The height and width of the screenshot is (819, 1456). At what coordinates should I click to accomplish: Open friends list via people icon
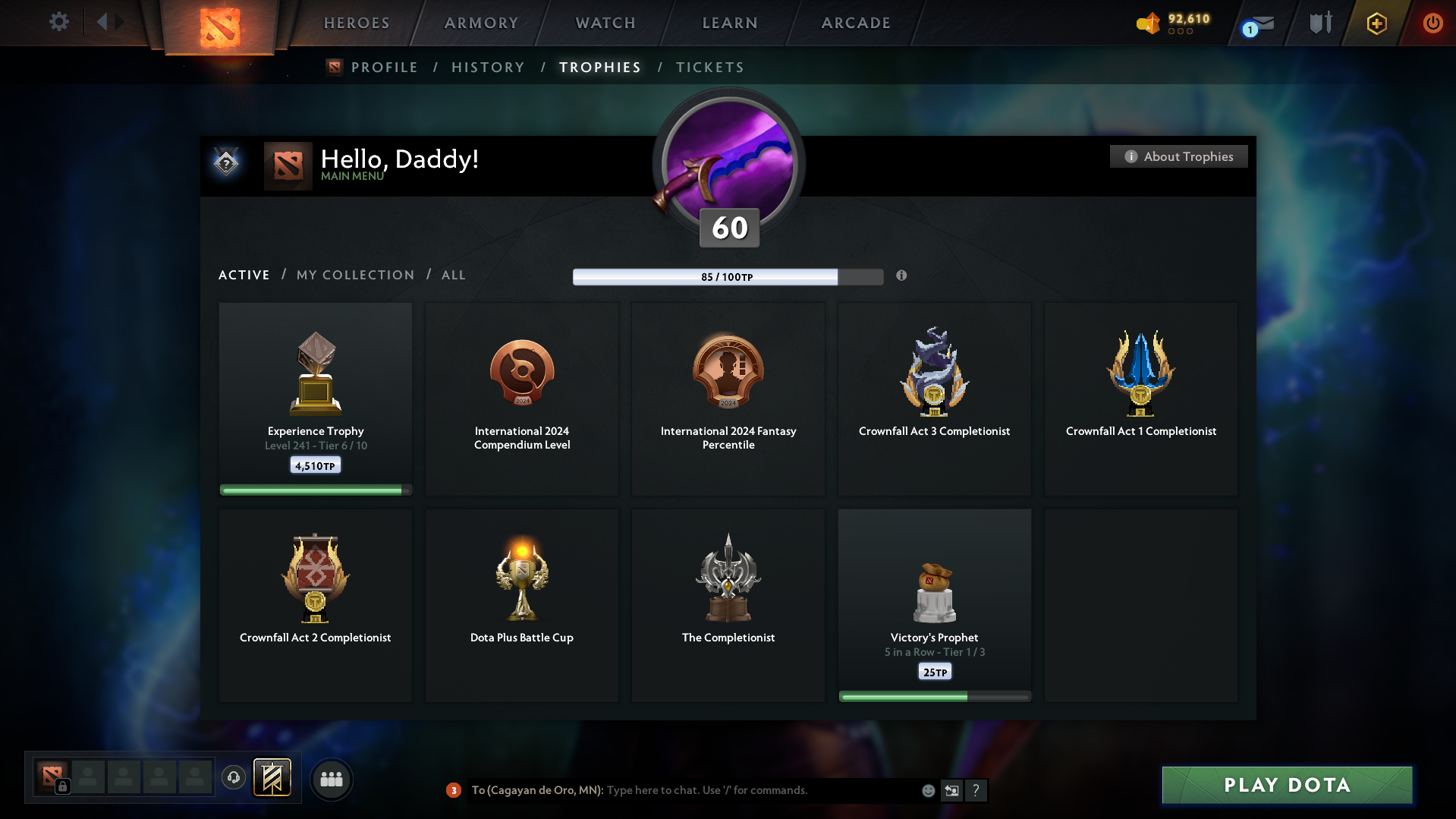coord(331,779)
